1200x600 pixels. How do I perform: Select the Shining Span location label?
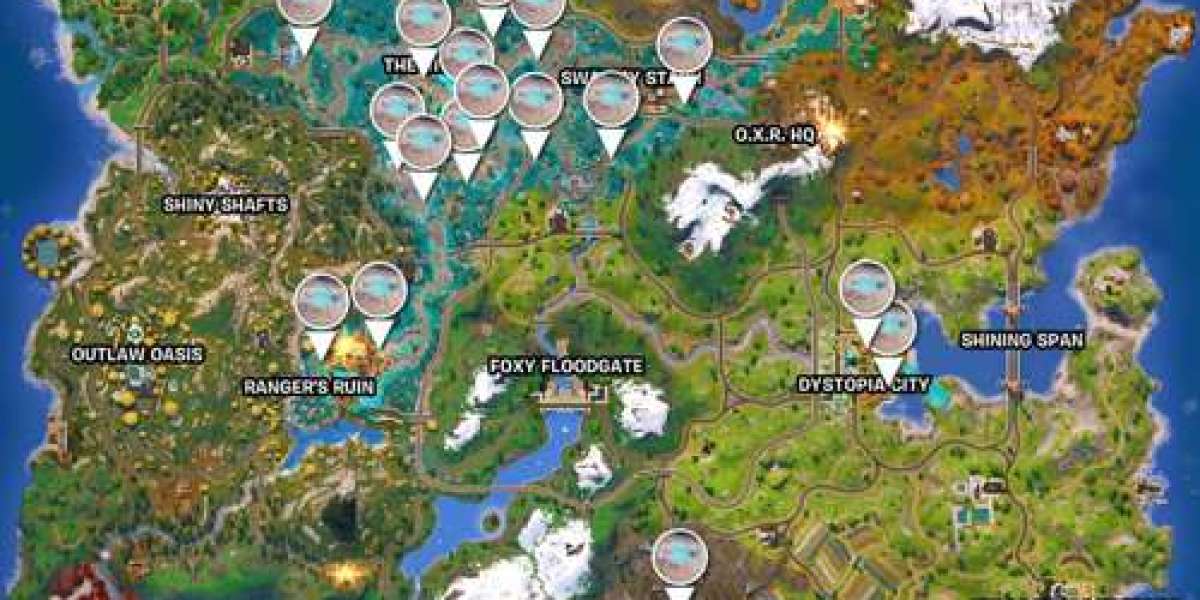[x=1022, y=340]
